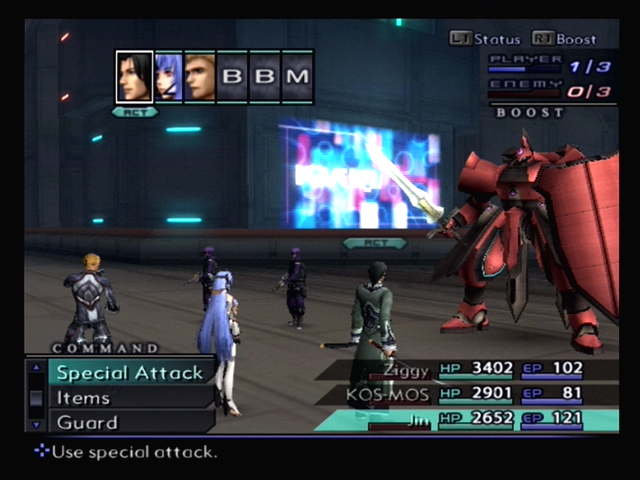Select the blond Ziggy turn order portrait
Viewport: 640px width, 480px height.
point(200,77)
